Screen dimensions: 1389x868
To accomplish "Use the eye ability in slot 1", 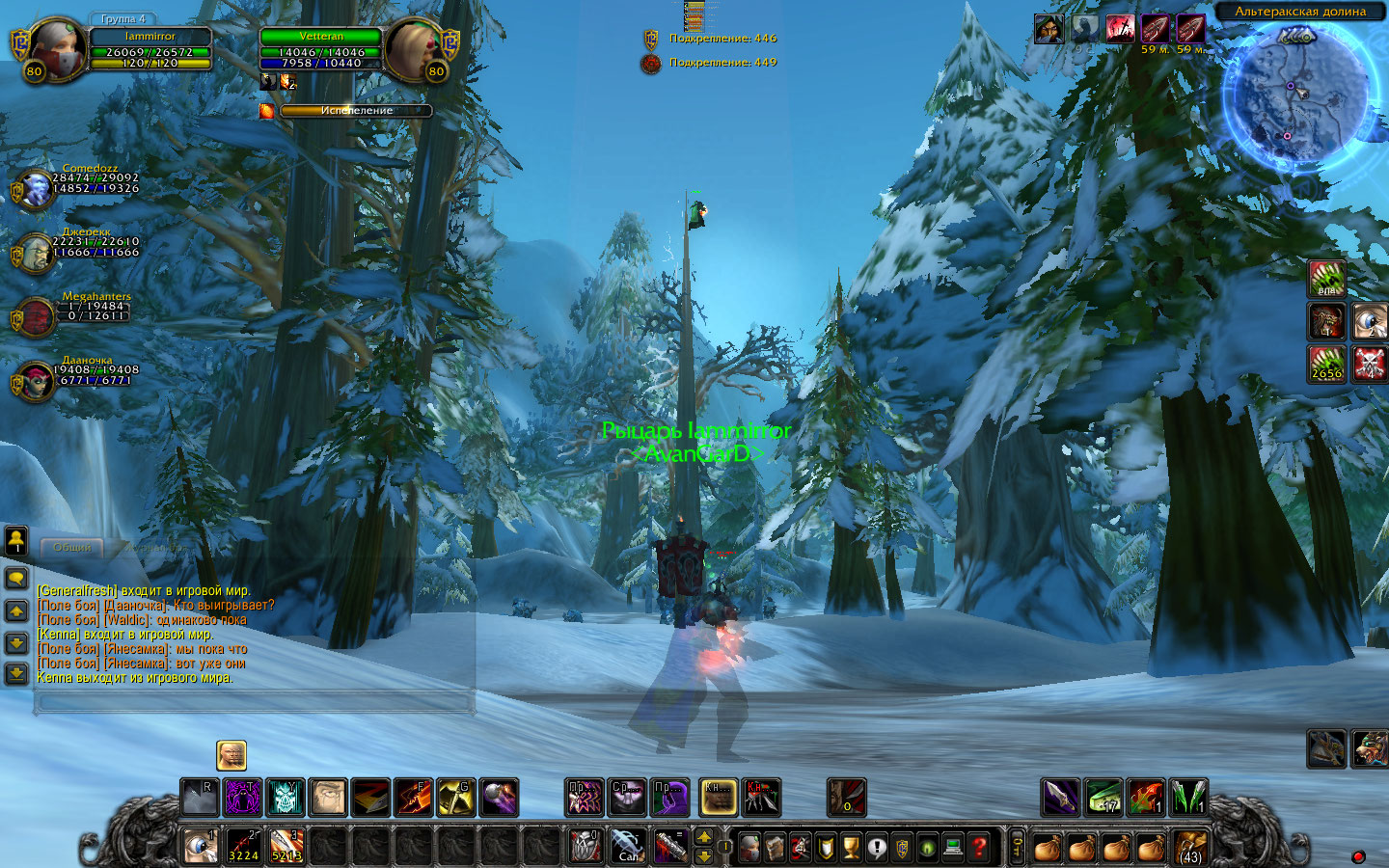I will tap(201, 846).
